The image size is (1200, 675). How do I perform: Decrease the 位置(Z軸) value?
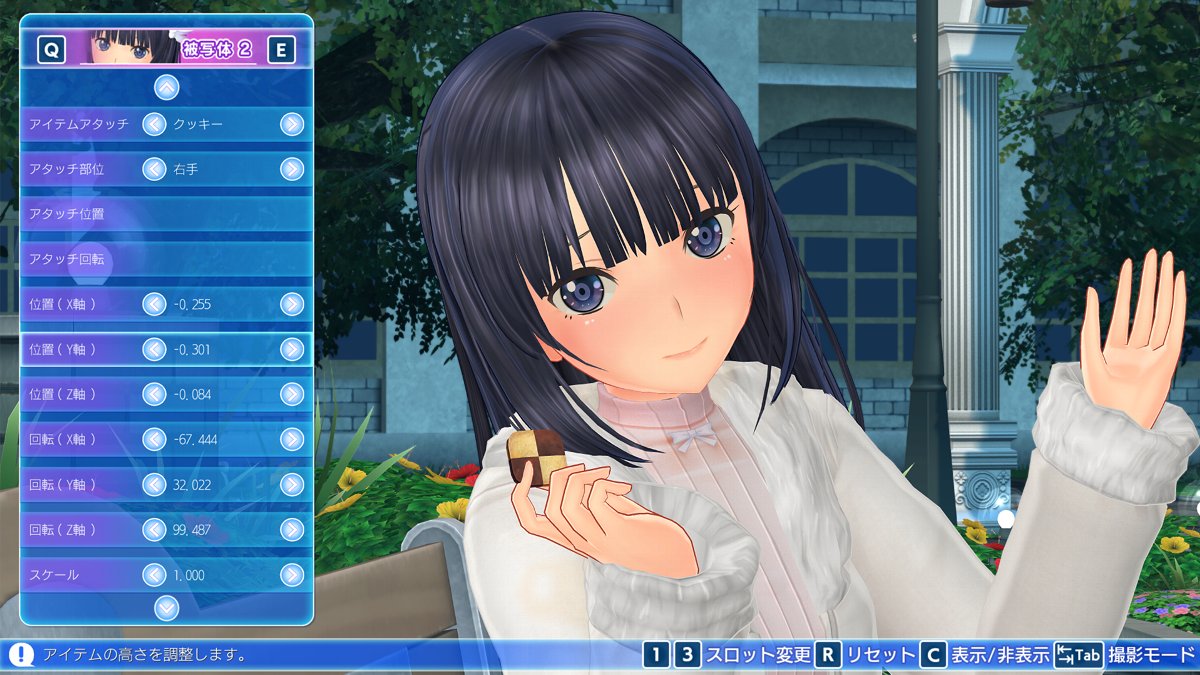tap(154, 394)
